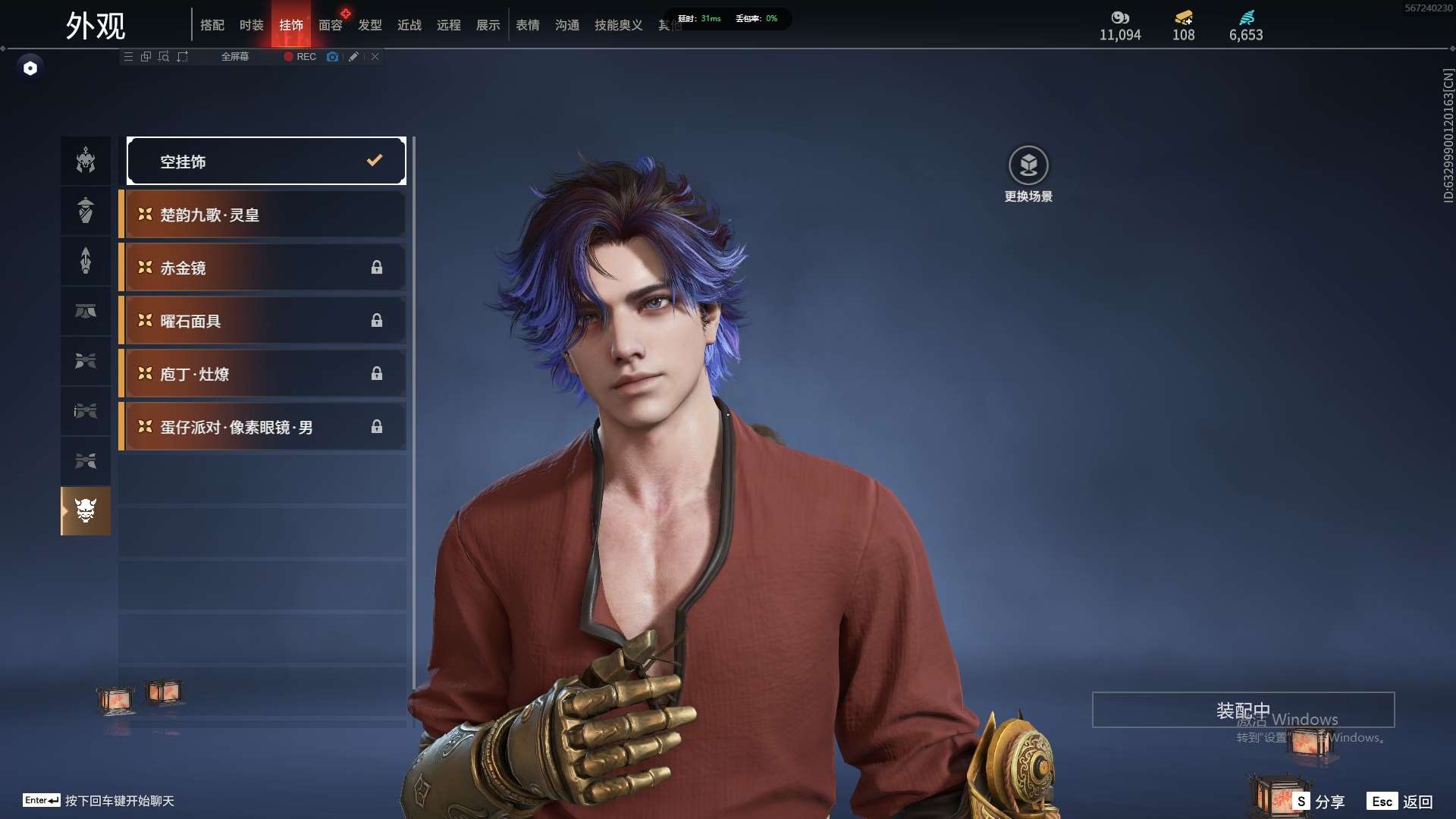Go to the 近战 melee tab
Viewport: 1456px width, 819px height.
(409, 25)
